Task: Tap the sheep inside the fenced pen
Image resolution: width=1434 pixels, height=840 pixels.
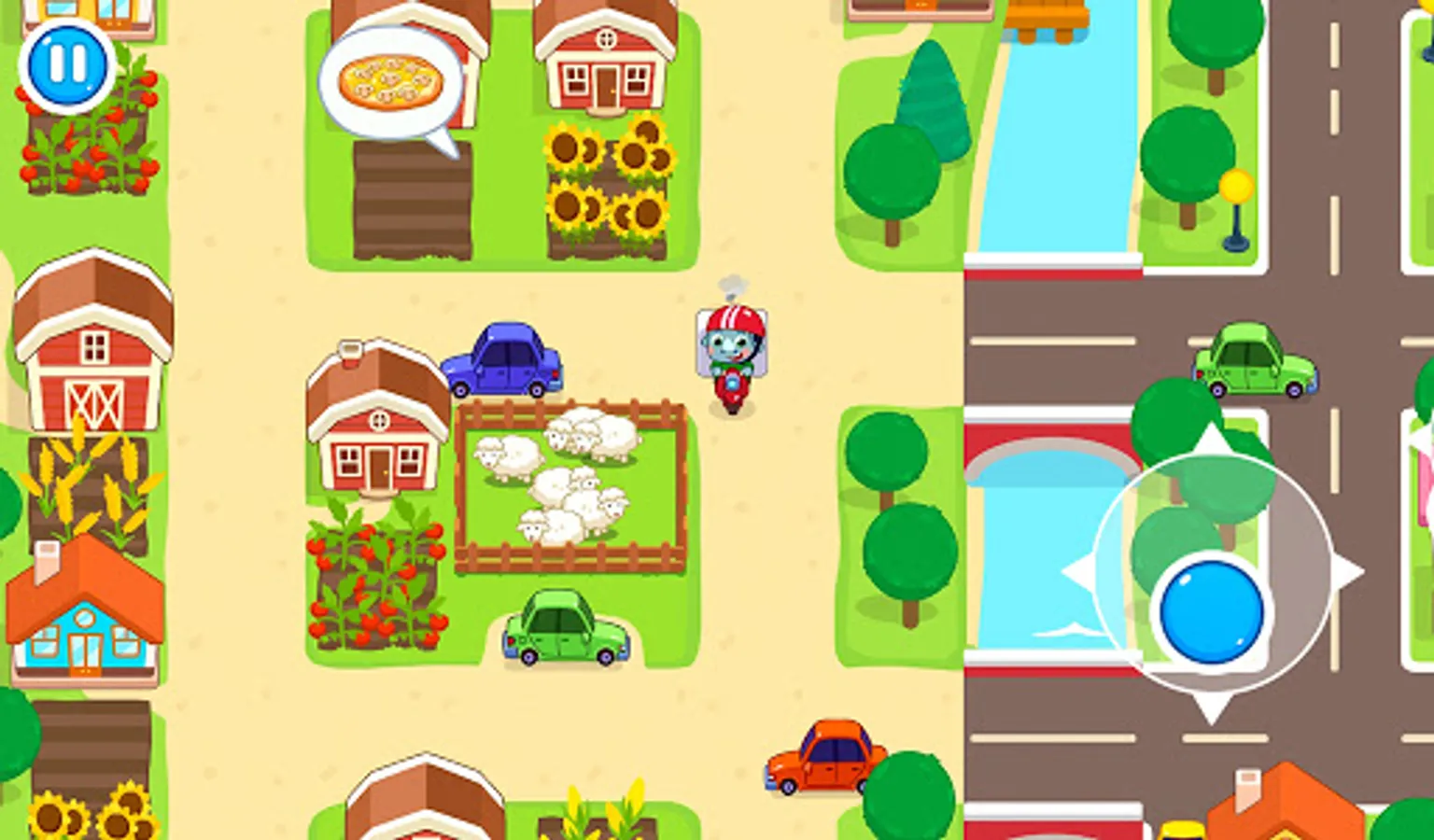Action: point(560,485)
